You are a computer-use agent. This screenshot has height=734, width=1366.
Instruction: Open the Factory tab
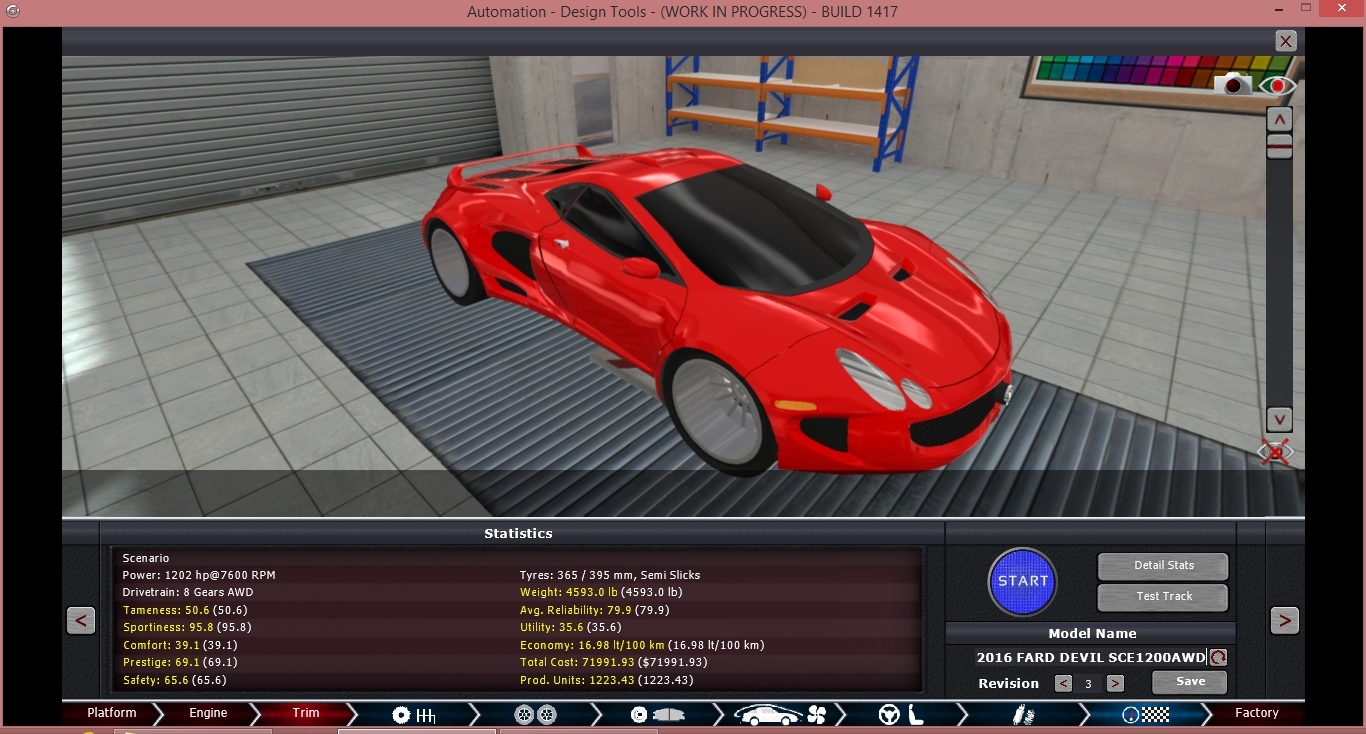coord(1256,714)
